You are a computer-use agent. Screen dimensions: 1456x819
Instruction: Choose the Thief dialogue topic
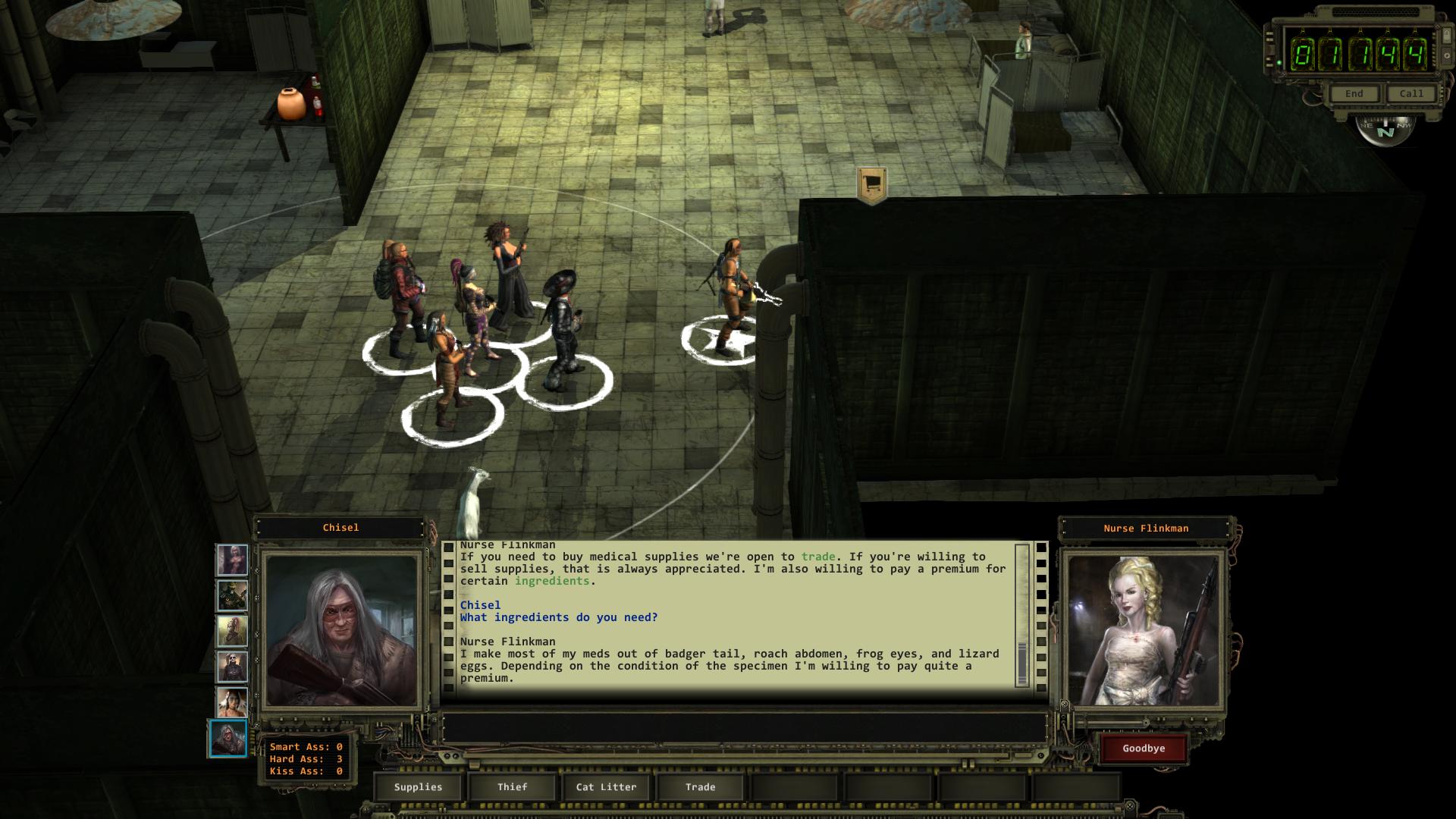coord(512,787)
